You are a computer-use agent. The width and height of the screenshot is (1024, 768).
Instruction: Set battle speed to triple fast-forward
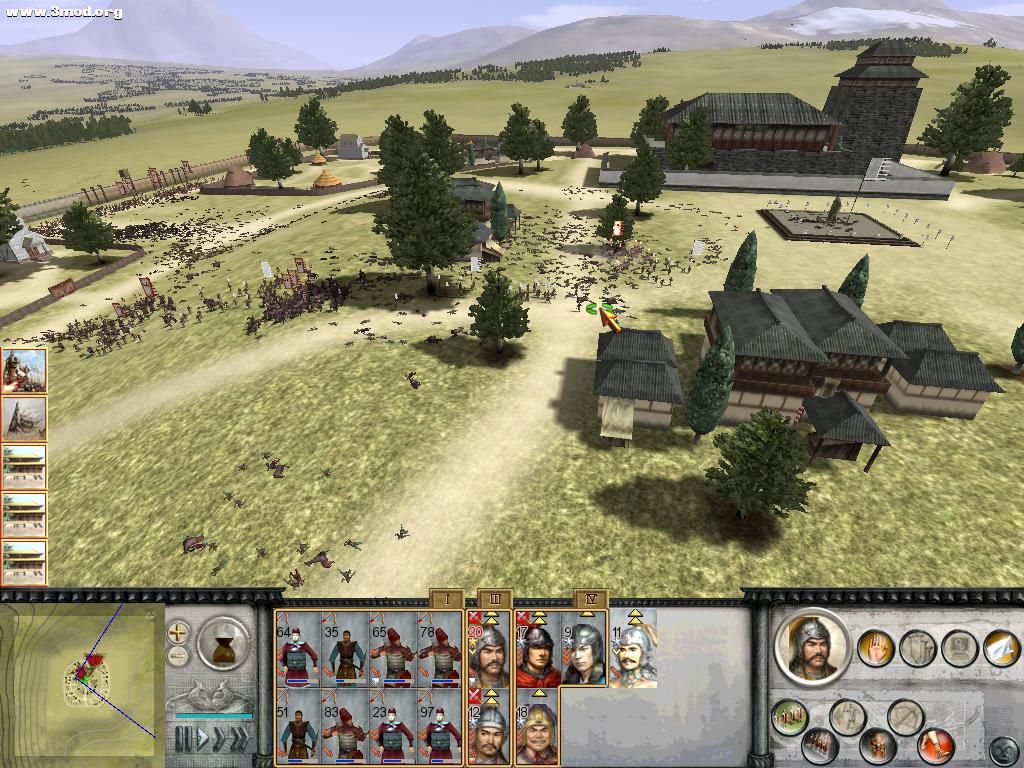[240, 739]
